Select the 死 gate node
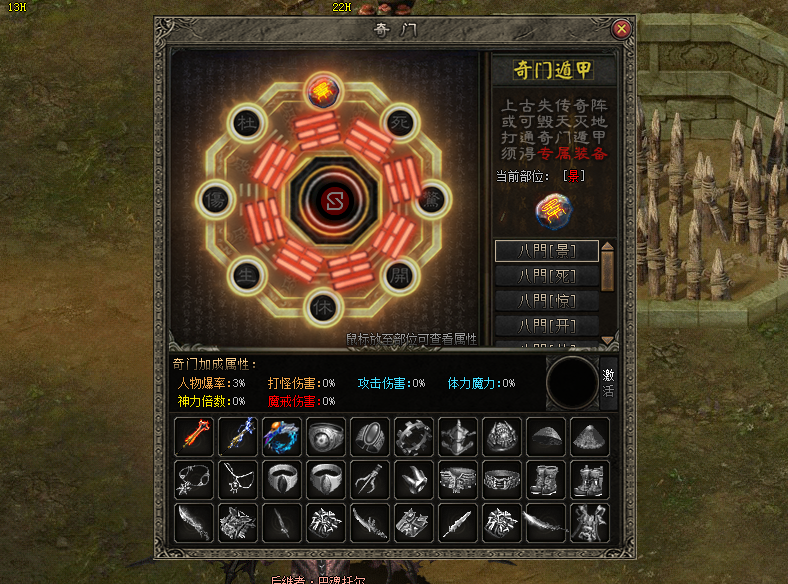Viewport: 788px width, 584px height. click(x=401, y=119)
